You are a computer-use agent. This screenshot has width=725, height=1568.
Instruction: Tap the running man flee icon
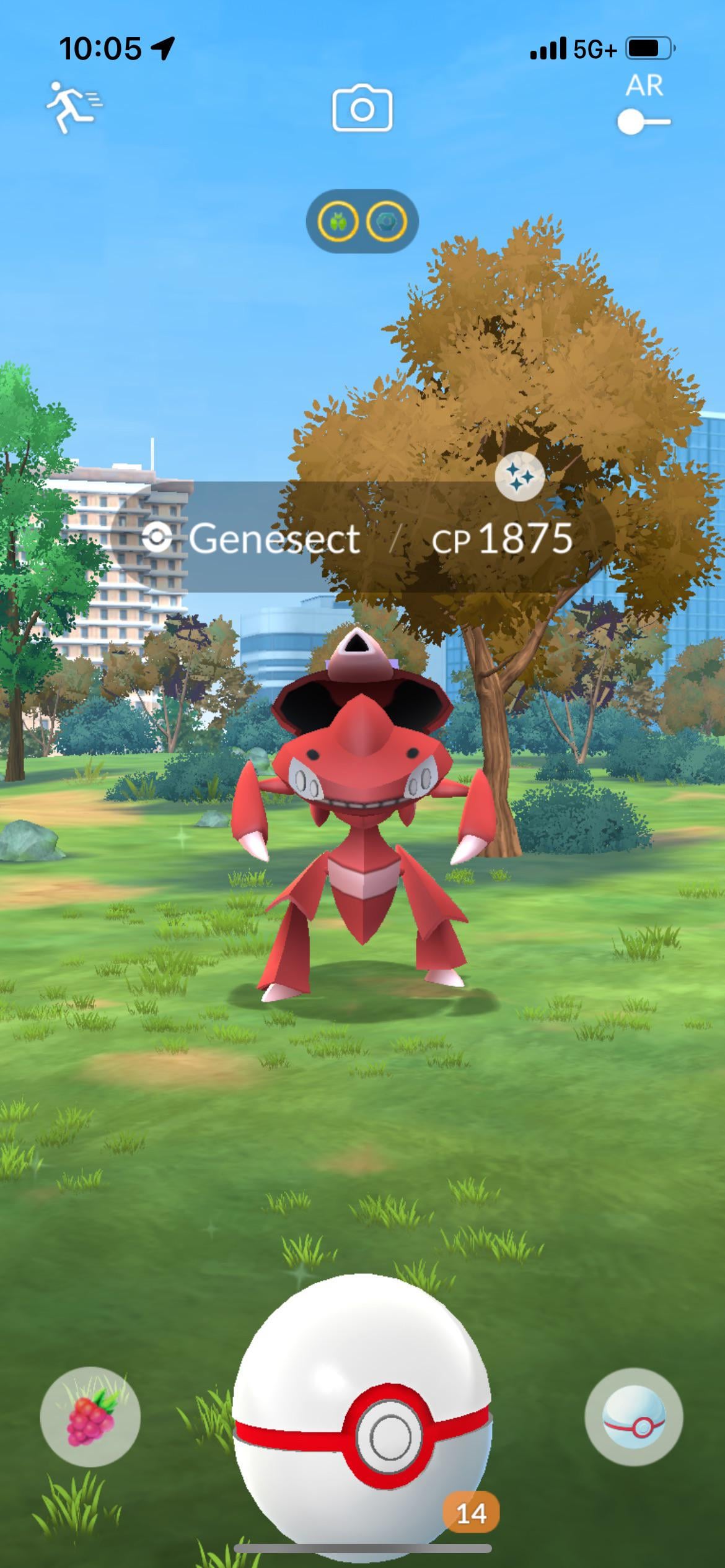click(74, 107)
